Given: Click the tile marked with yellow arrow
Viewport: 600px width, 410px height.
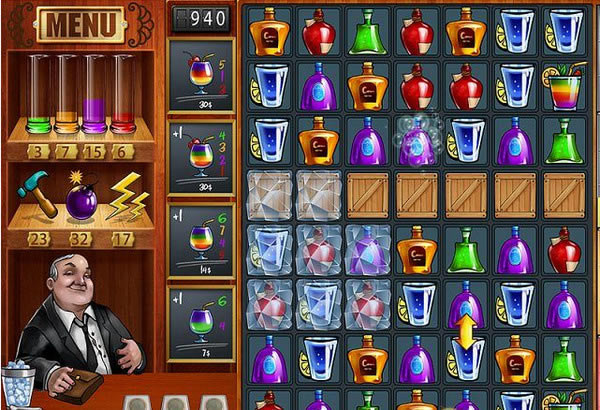Looking at the screenshot, I should tap(466, 332).
